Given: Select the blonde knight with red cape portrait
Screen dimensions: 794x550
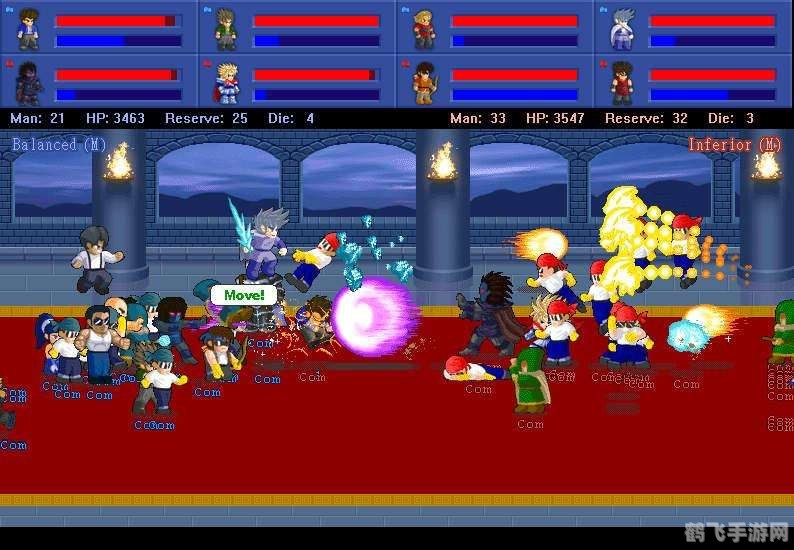Looking at the screenshot, I should 226,82.
